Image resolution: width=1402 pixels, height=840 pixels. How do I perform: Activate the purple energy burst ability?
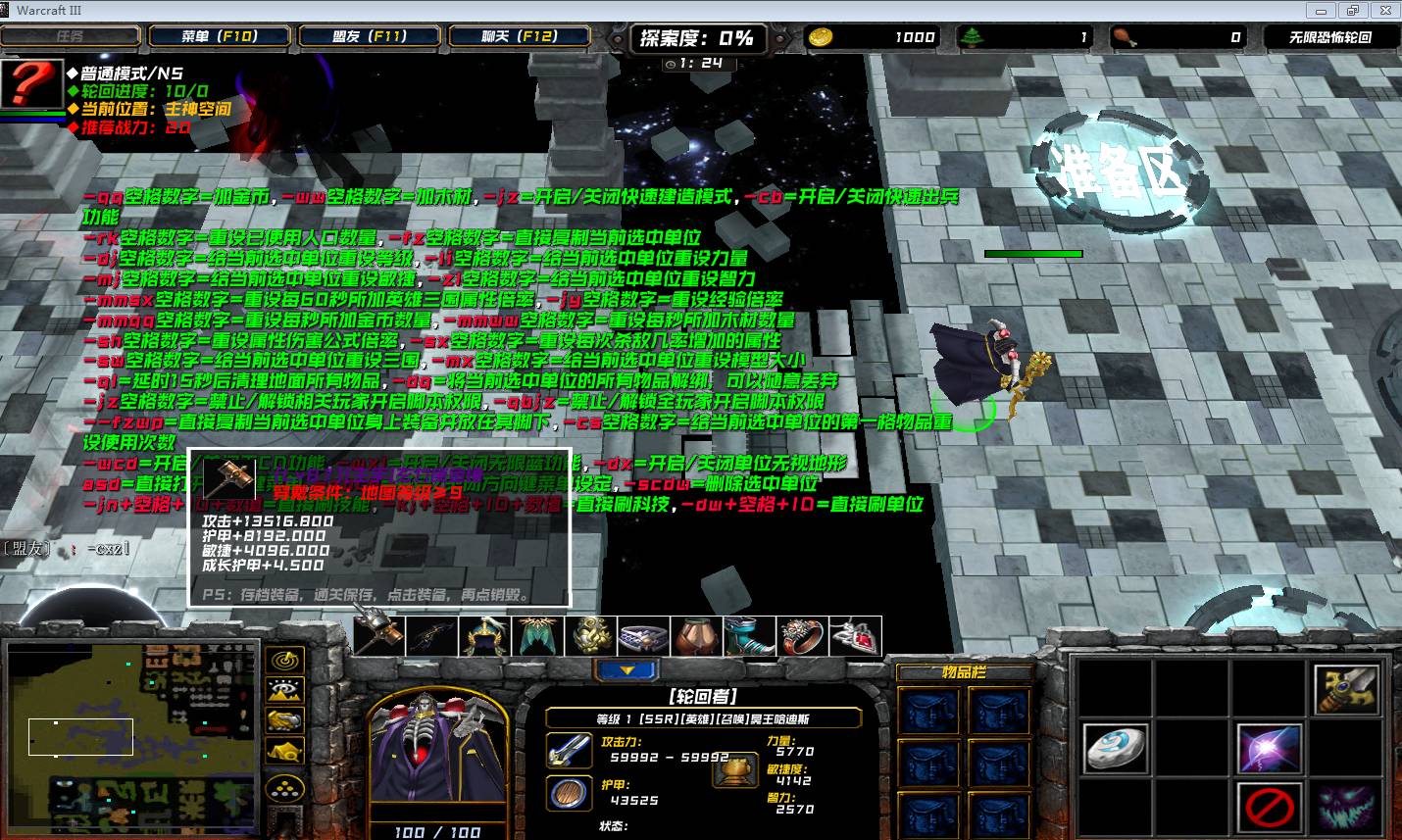(1269, 748)
